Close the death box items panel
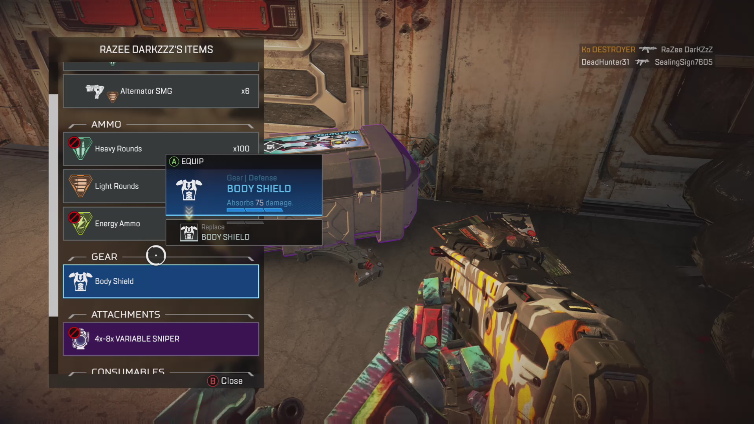Screen dimensions: 754x424 click(226, 381)
